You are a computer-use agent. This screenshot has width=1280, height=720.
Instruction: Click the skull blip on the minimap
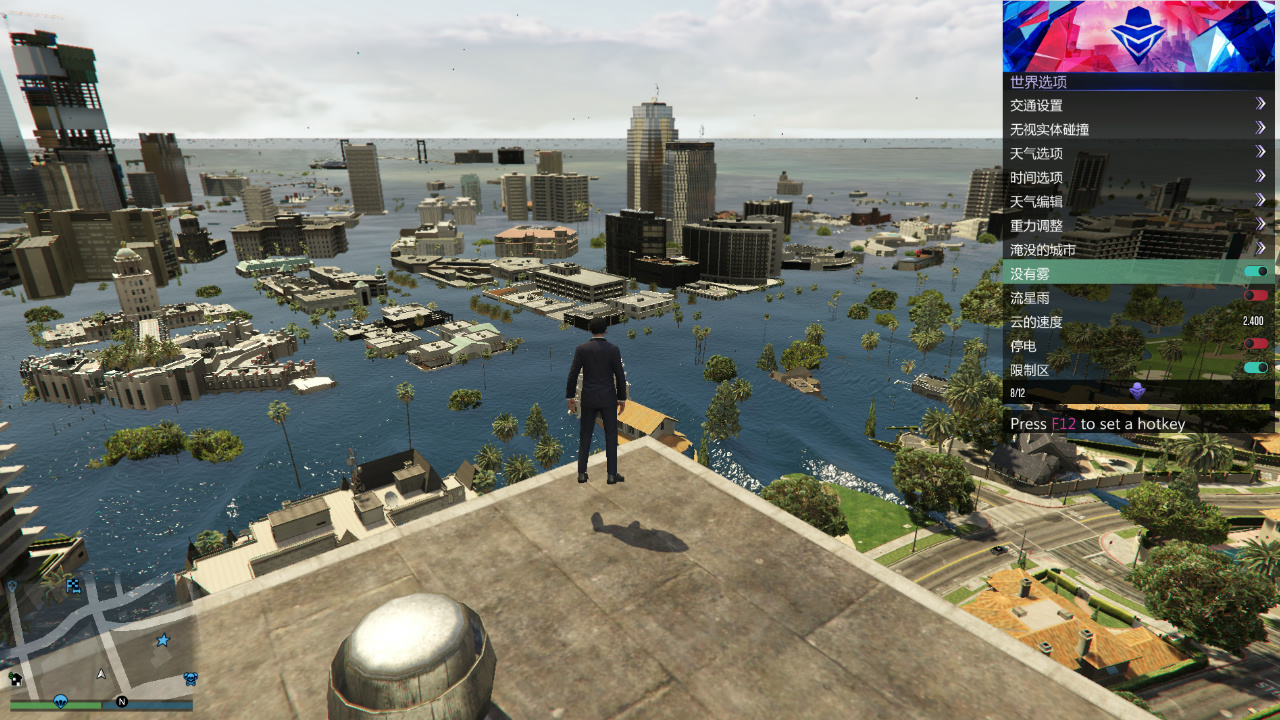point(190,678)
